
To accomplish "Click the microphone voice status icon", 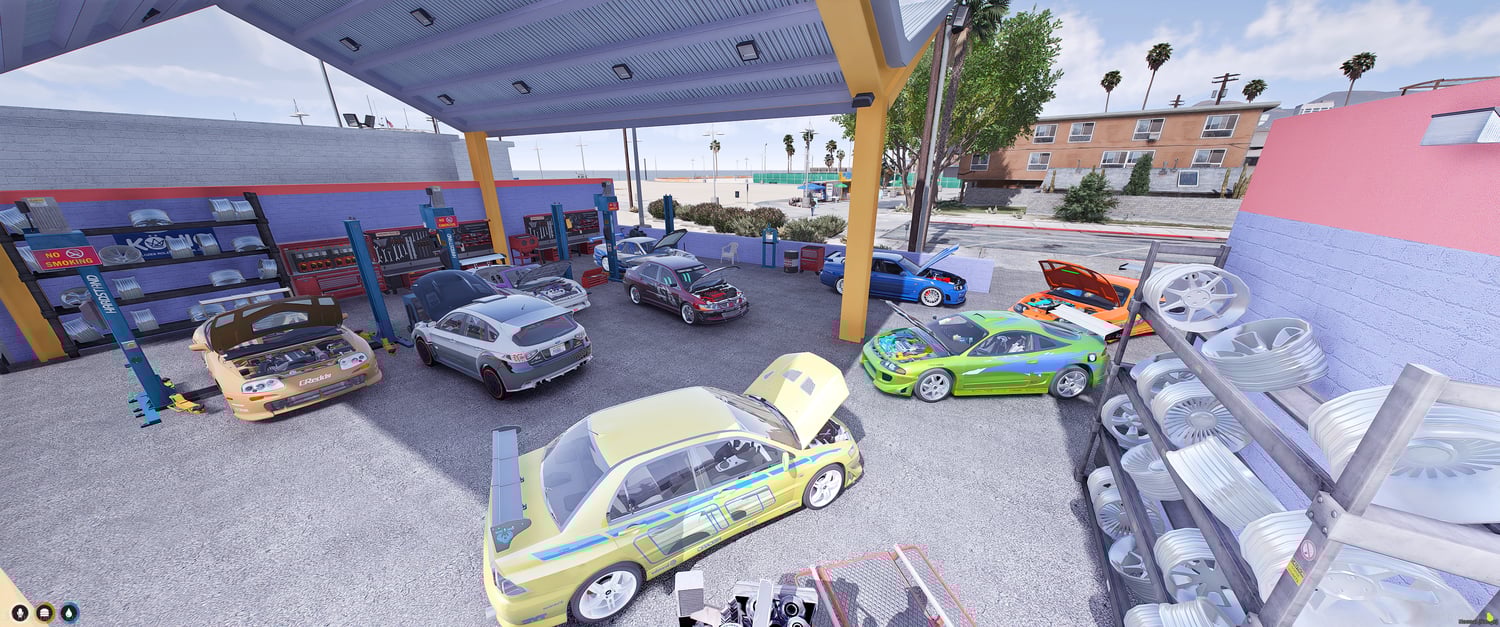I will [x=19, y=612].
